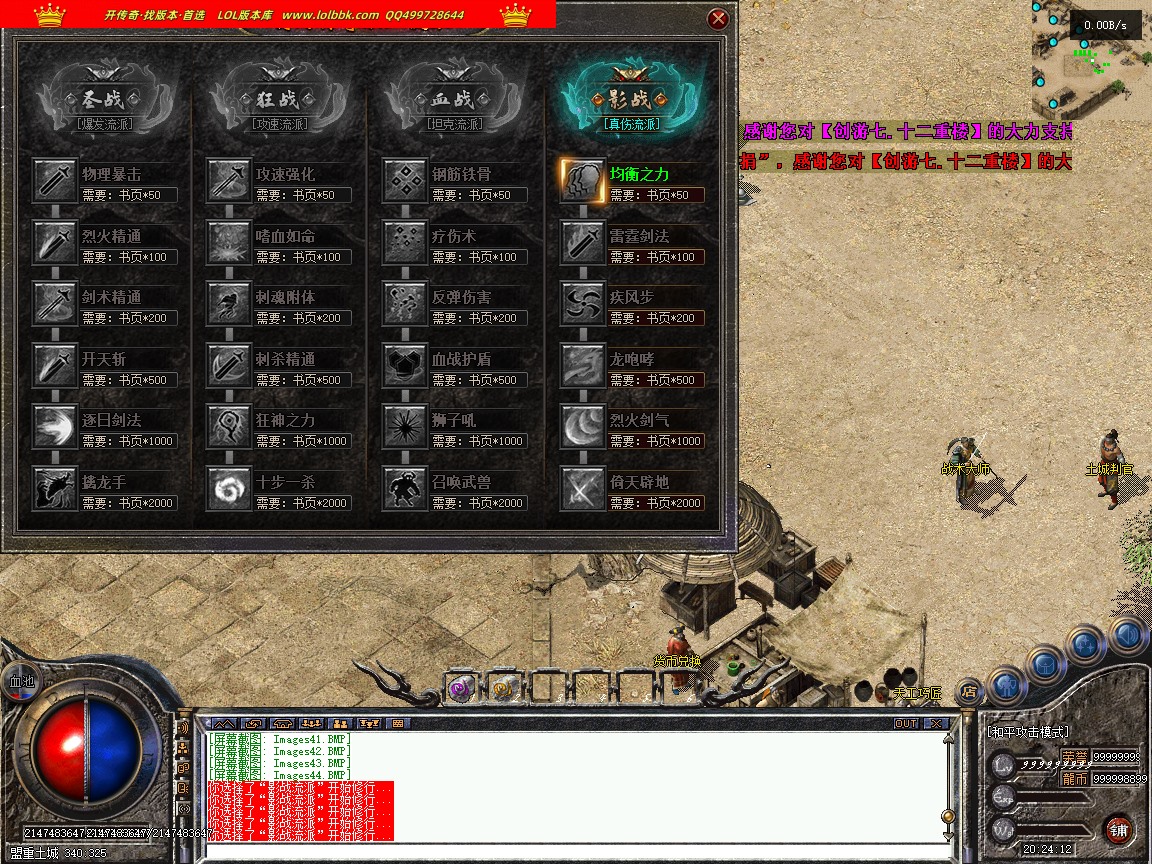Select the 龙咆哮 skill icon
The image size is (1152, 864).
pyautogui.click(x=582, y=365)
